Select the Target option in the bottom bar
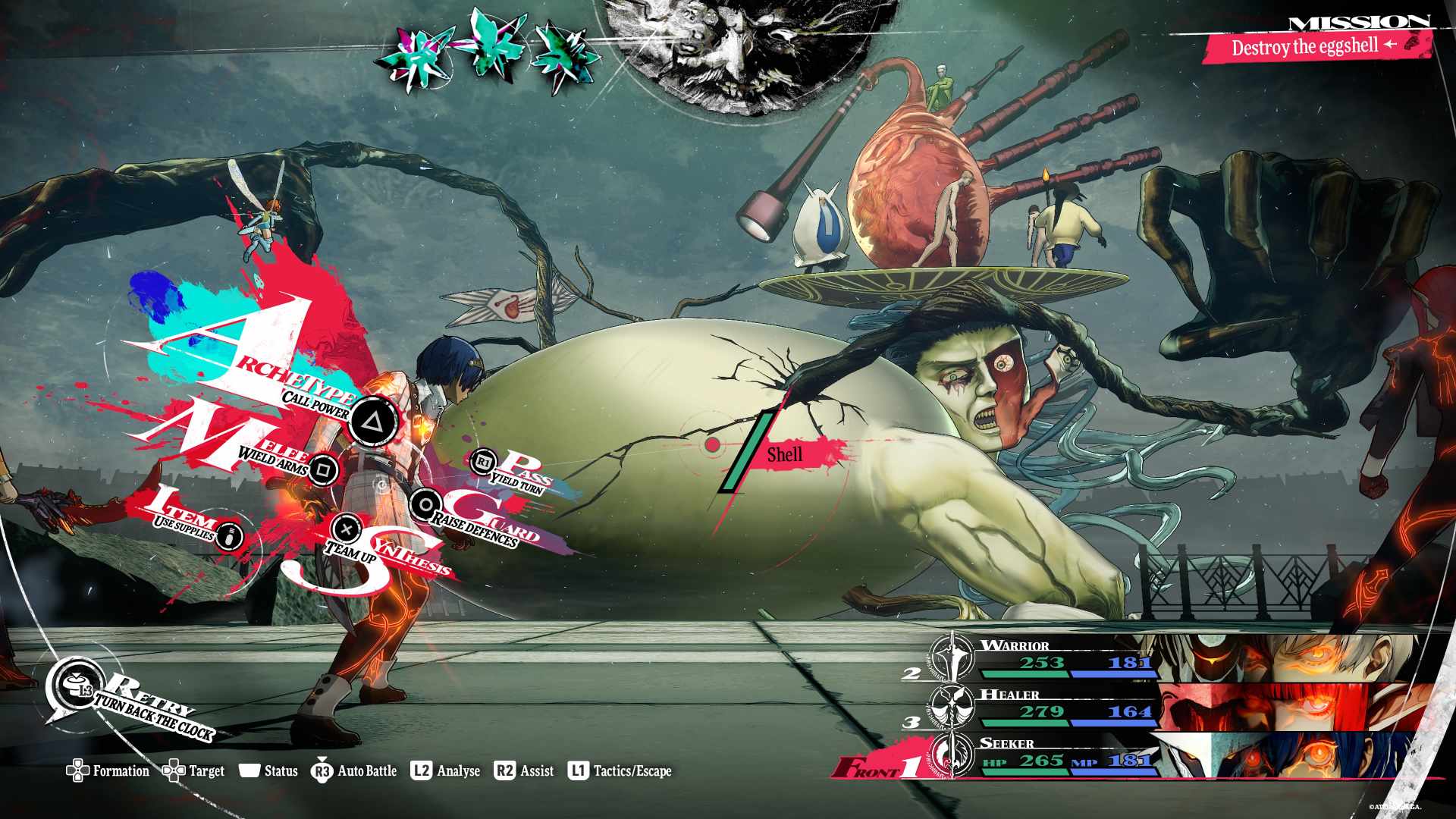The width and height of the screenshot is (1456, 819). coord(194,771)
